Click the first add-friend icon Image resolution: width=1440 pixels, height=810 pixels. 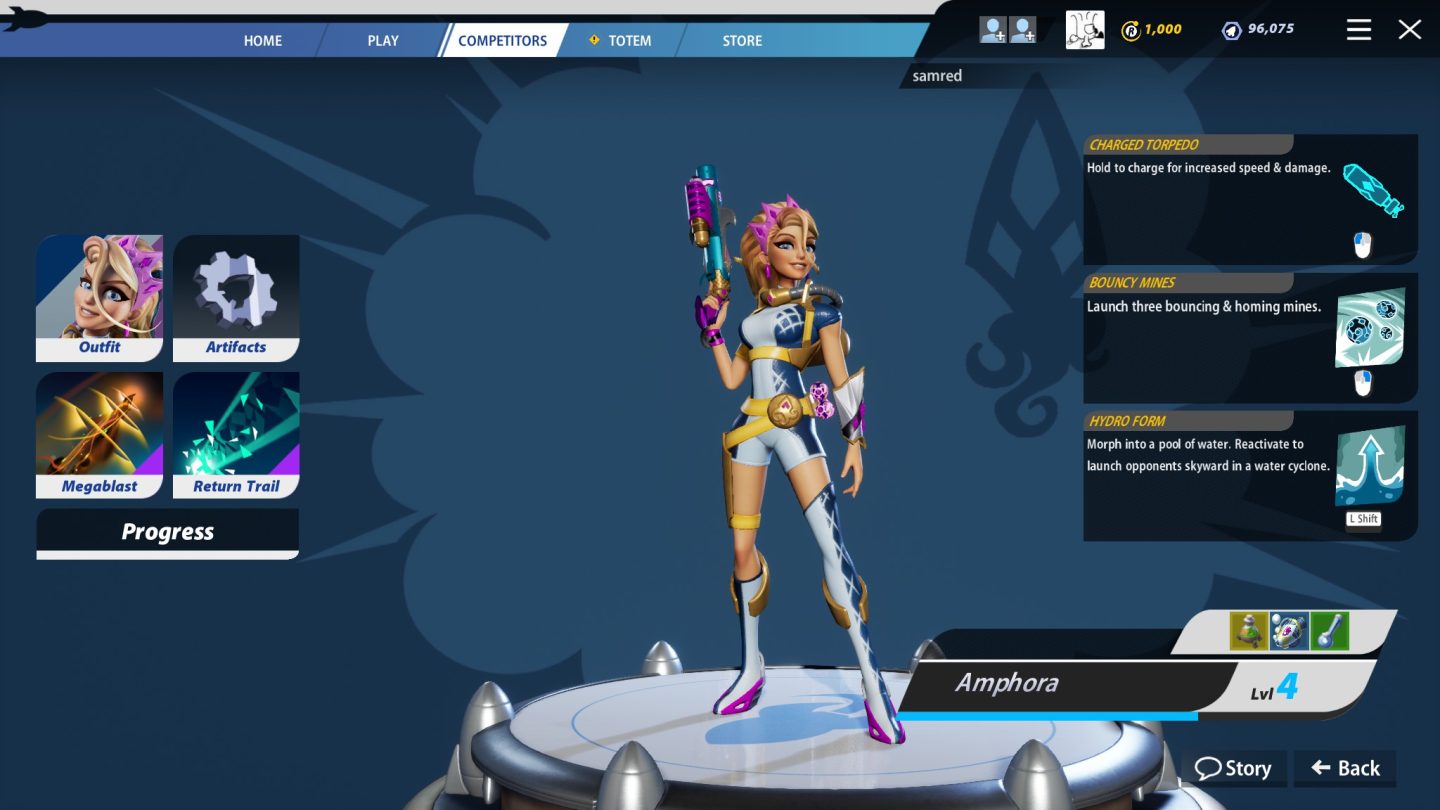[993, 29]
